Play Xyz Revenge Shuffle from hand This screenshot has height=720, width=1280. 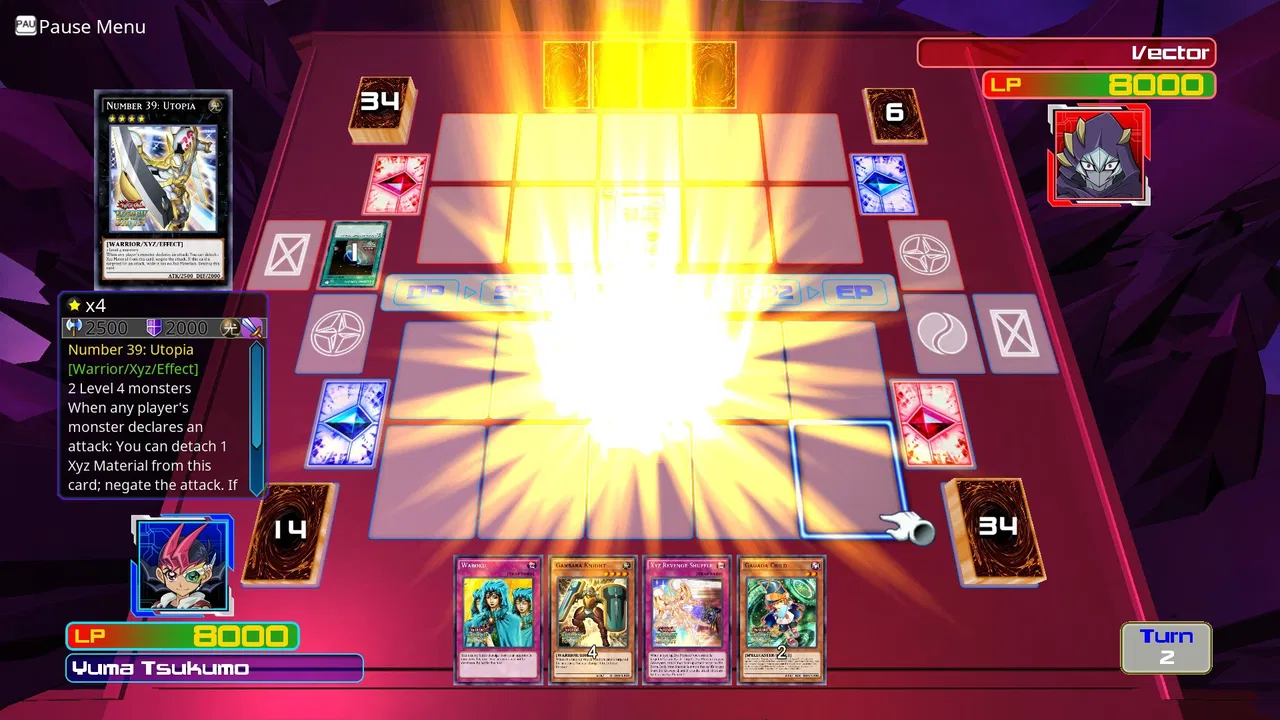687,620
